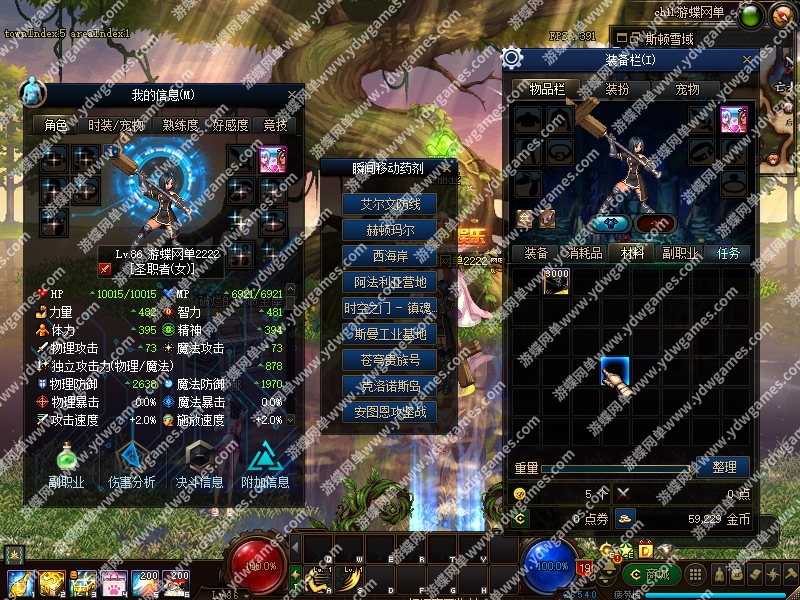The image size is (800, 600).
Task: Show 附加信息 additional info
Action: tap(265, 463)
